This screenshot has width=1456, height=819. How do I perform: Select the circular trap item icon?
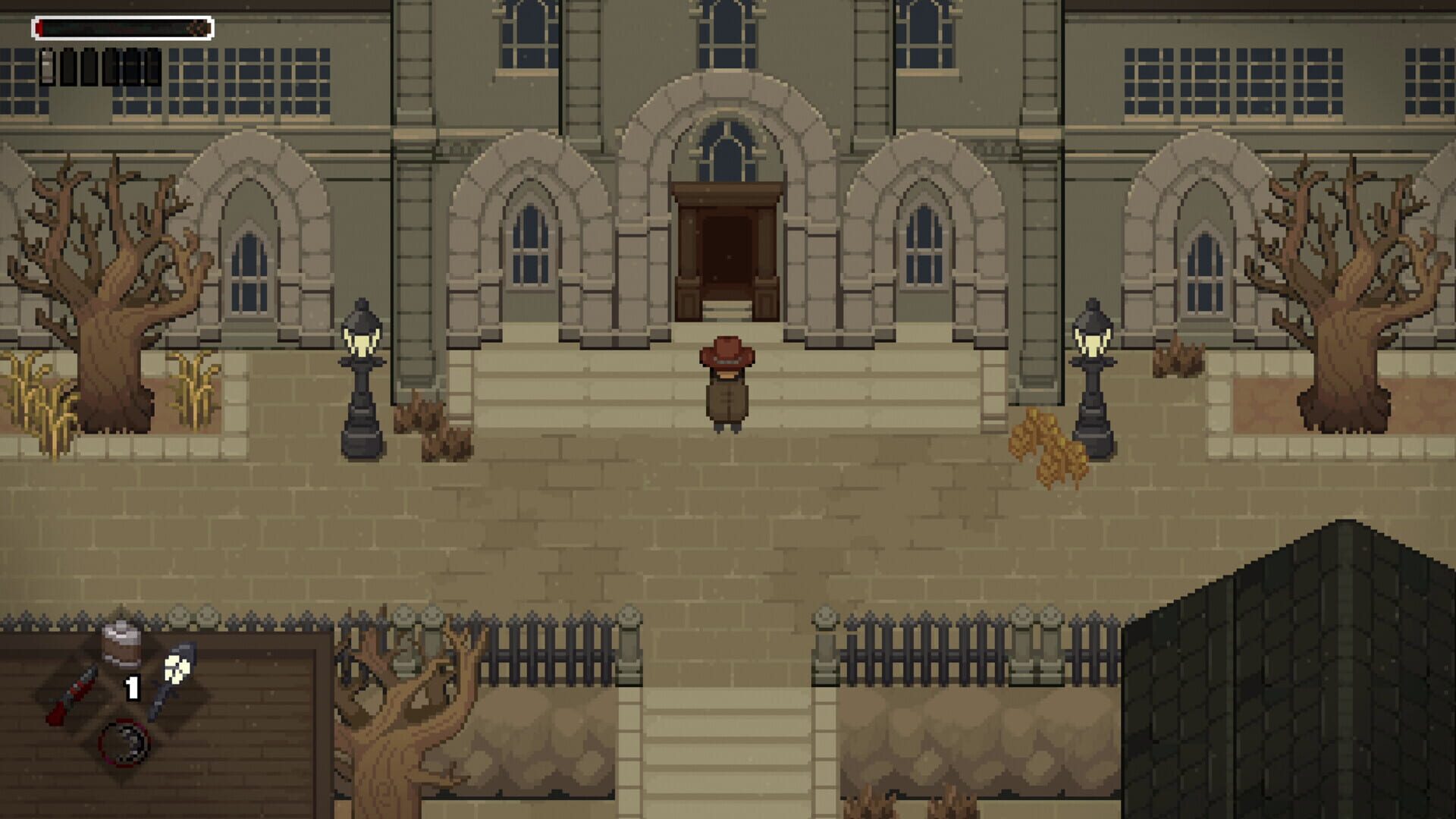[x=124, y=744]
